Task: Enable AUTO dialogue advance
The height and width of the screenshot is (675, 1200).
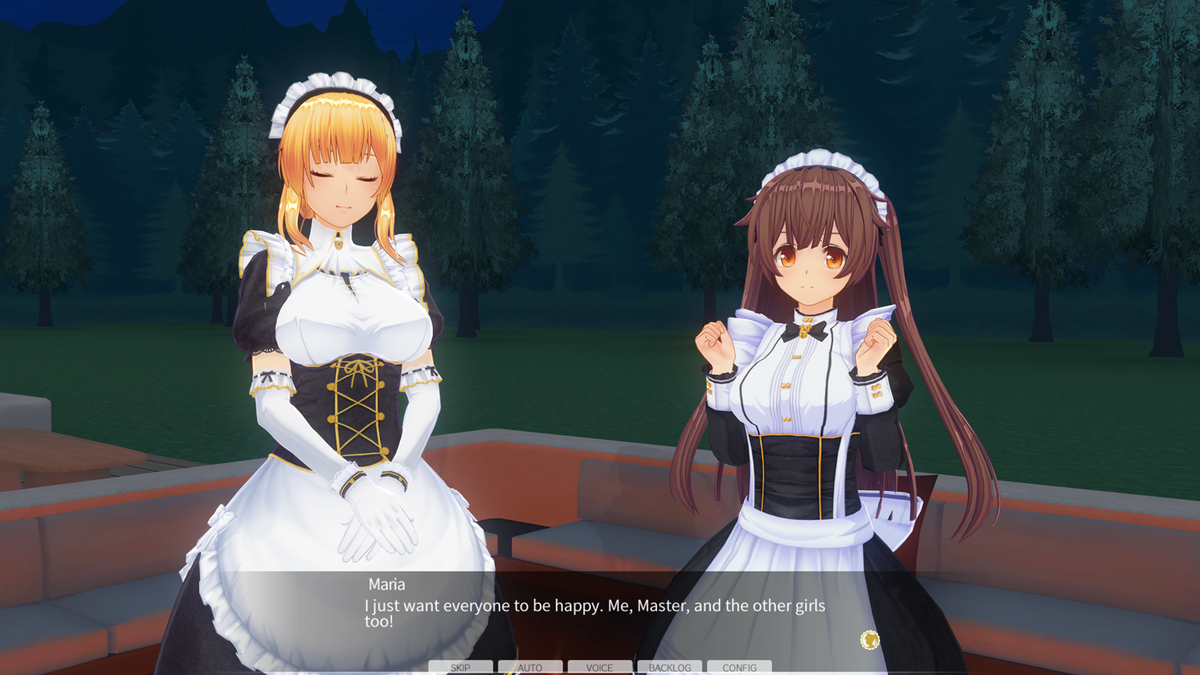Action: 530,667
